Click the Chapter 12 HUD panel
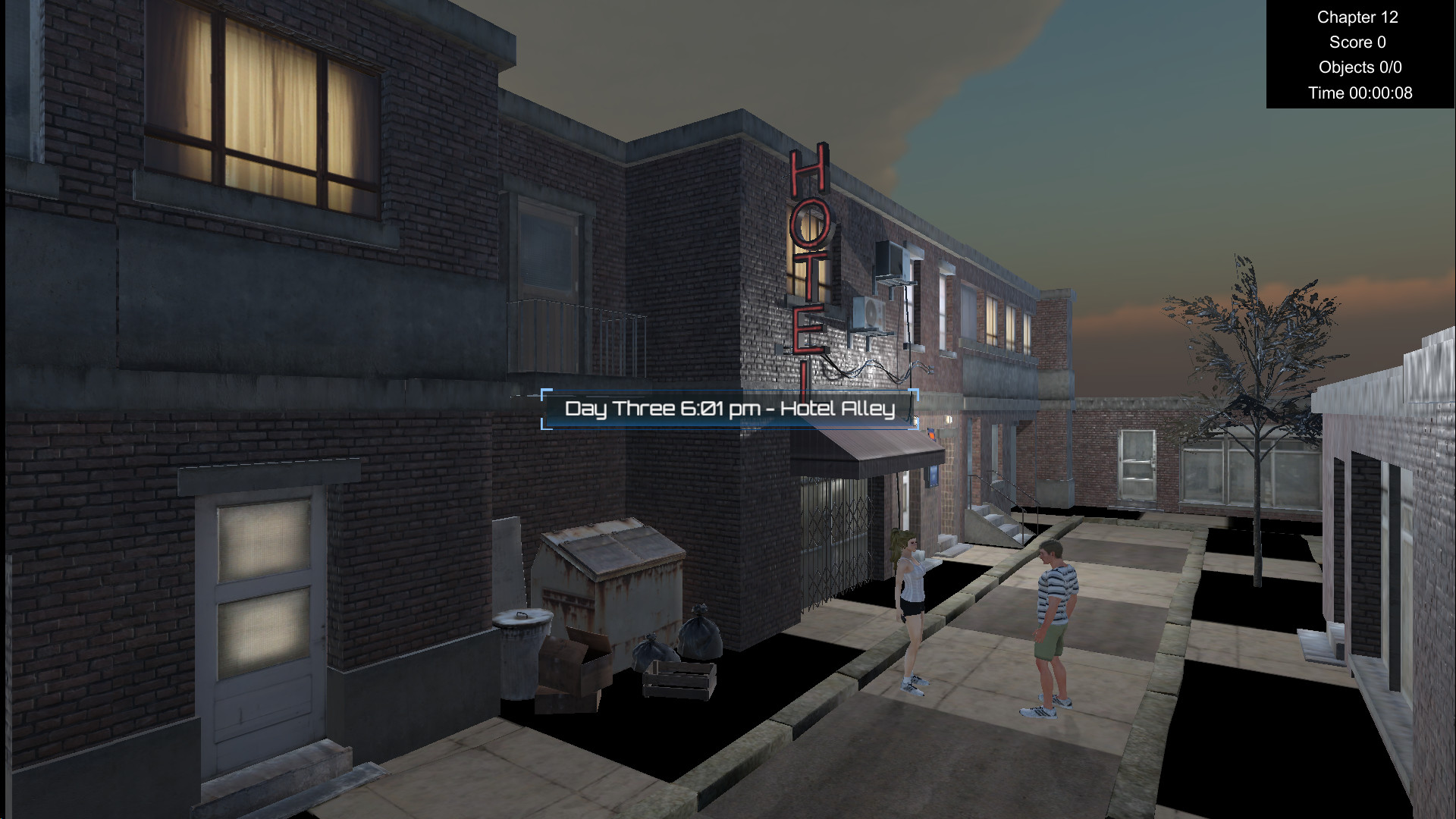 (1357, 17)
